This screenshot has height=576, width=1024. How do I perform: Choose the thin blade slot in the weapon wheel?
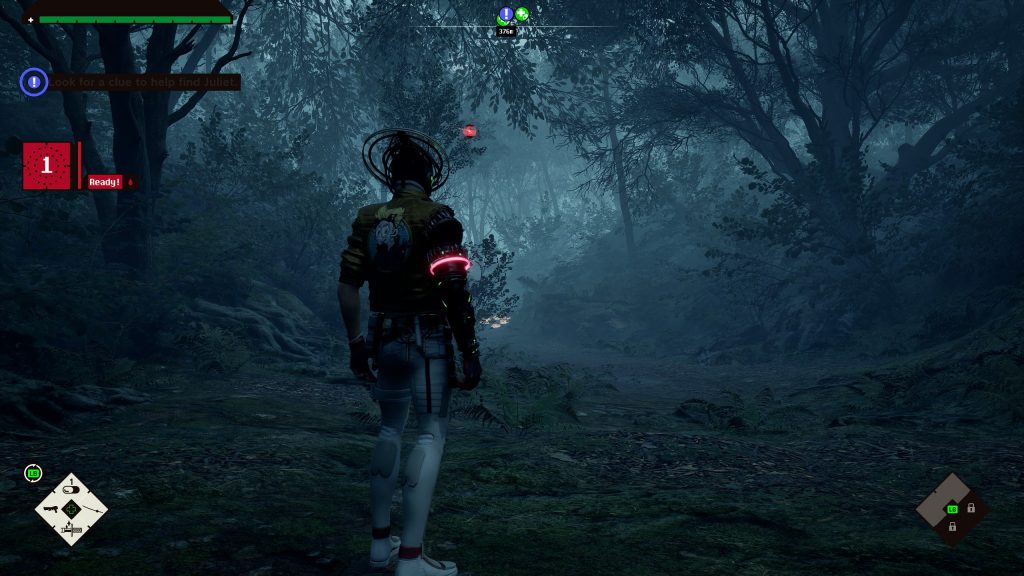93,510
